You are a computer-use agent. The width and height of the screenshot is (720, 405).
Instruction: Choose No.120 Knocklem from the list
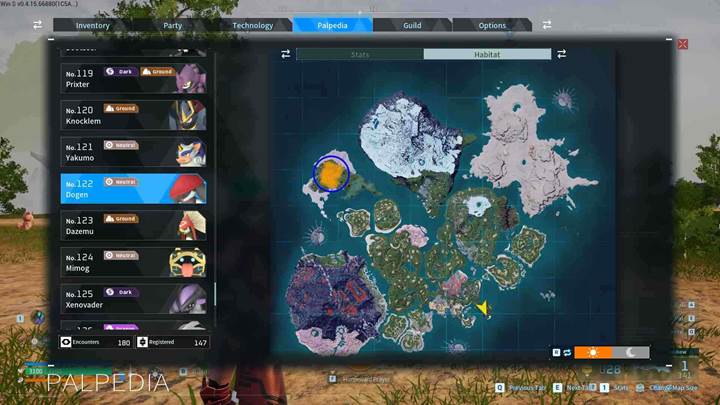134,114
